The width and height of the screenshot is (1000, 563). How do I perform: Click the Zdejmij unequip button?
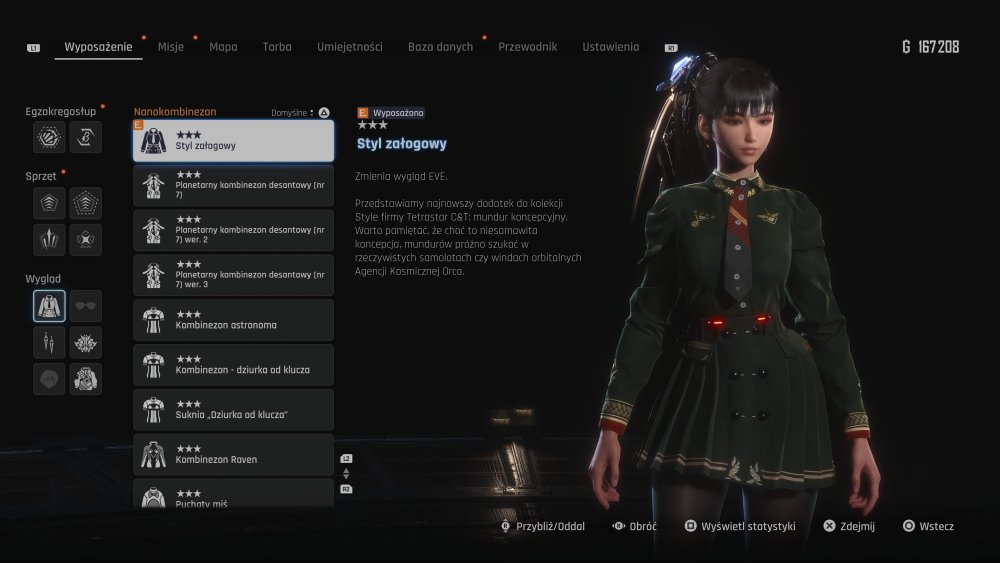click(x=850, y=526)
